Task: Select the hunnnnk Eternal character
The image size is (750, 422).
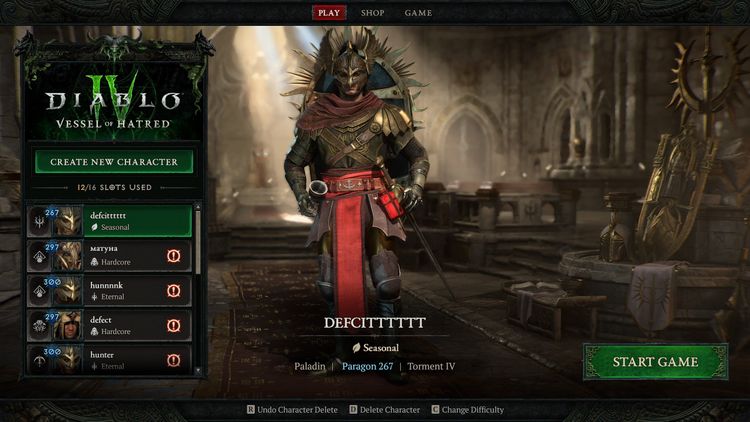Action: [110, 290]
